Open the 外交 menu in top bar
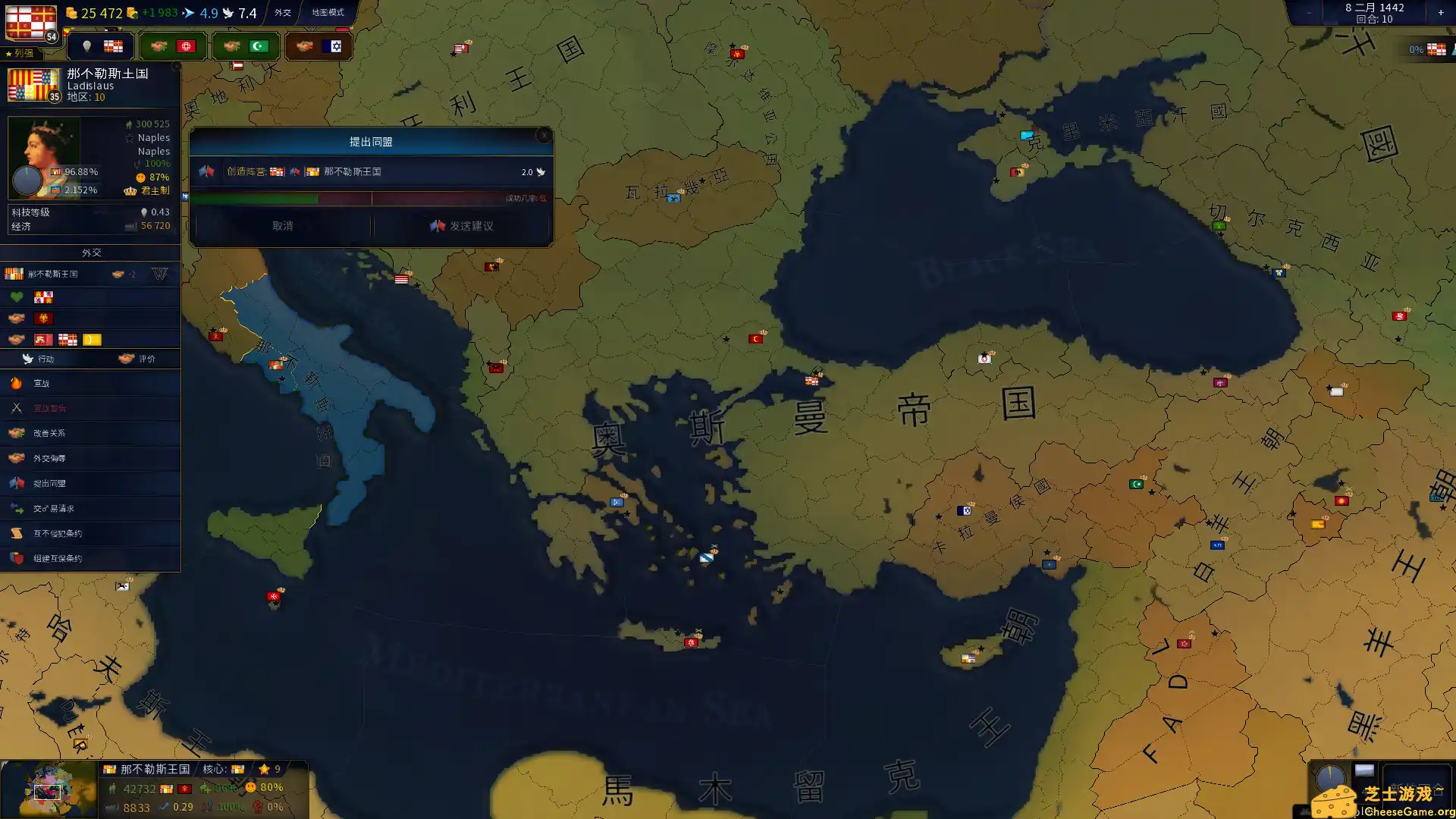Screen dimensions: 1456x819 click(x=283, y=12)
